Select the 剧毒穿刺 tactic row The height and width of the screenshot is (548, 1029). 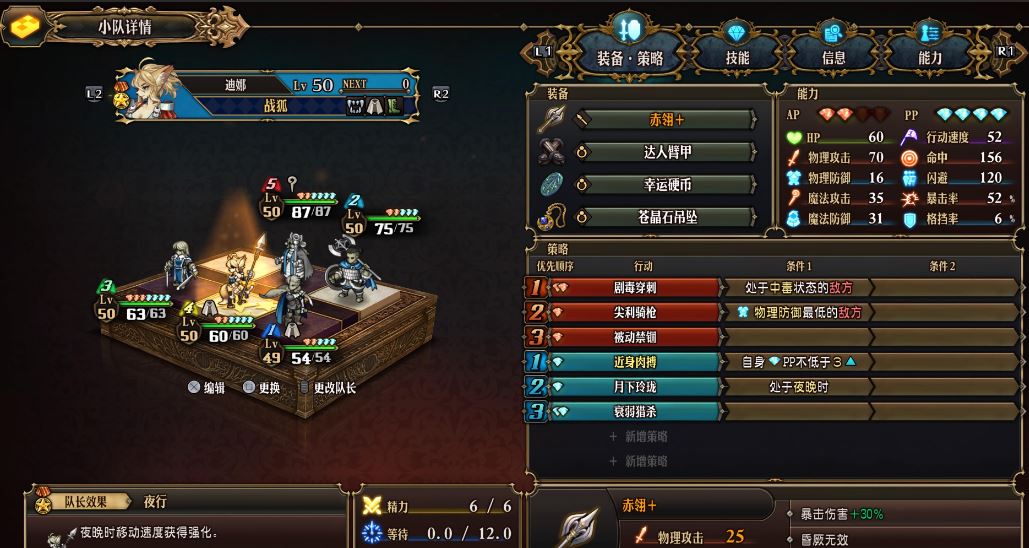tap(635, 288)
